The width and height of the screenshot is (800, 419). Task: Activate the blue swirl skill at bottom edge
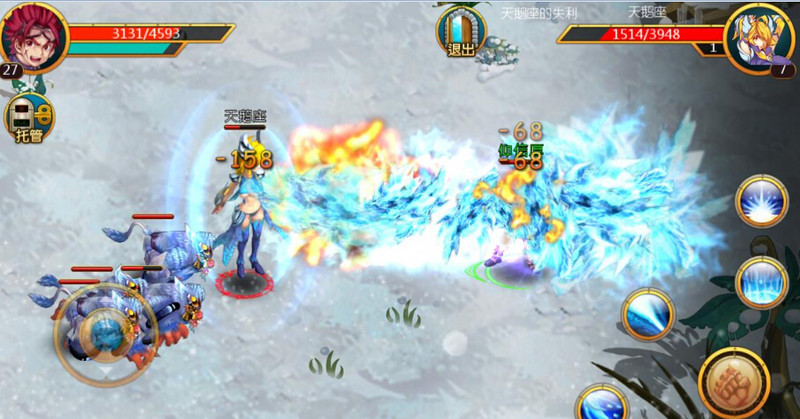(x=601, y=405)
